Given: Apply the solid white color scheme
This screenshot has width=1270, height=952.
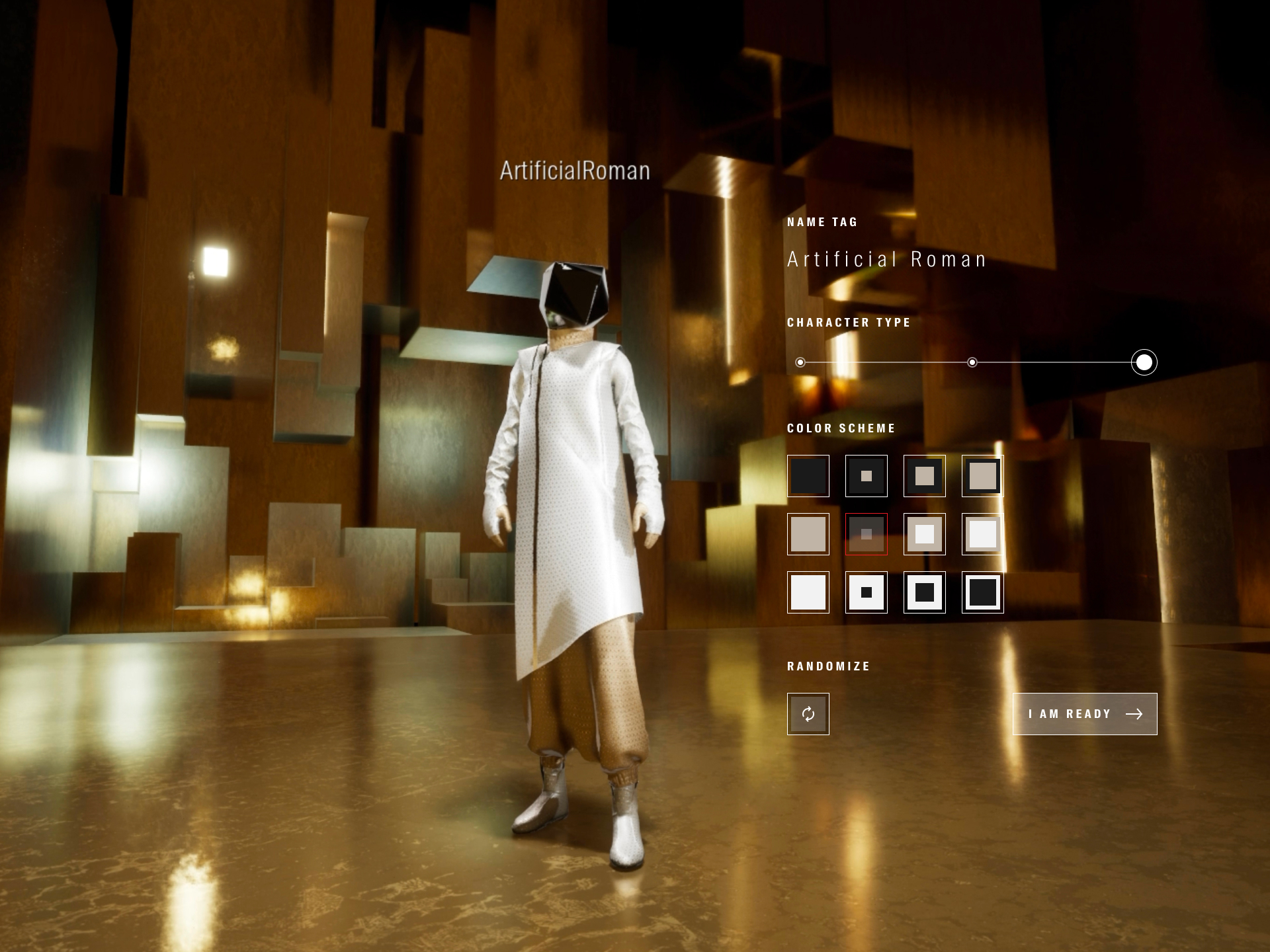Looking at the screenshot, I should click(x=808, y=592).
